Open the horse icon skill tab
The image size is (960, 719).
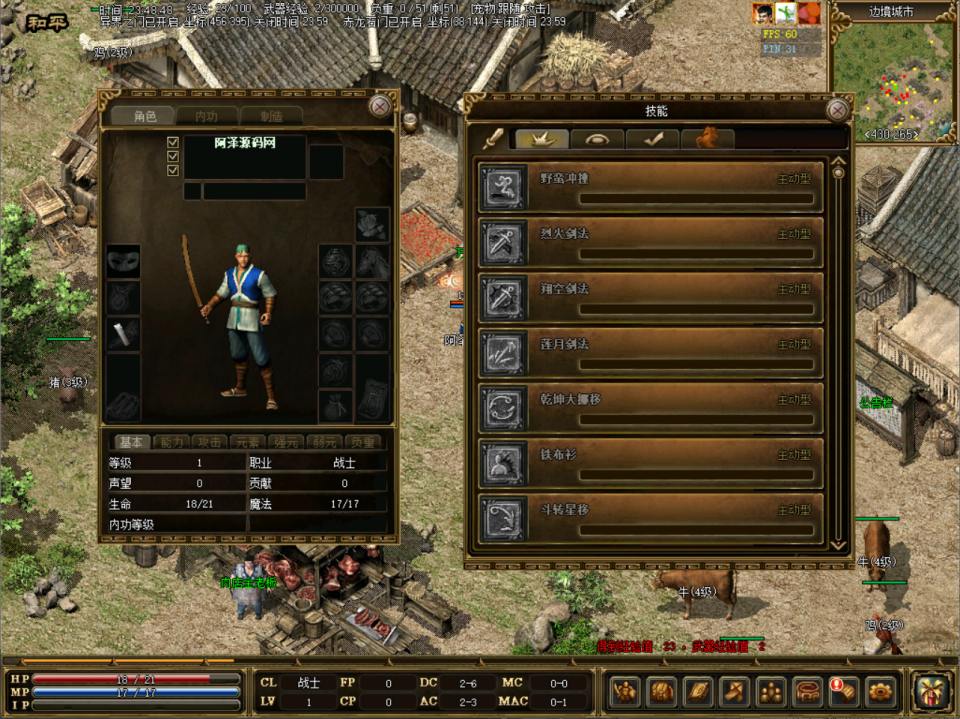coord(708,139)
